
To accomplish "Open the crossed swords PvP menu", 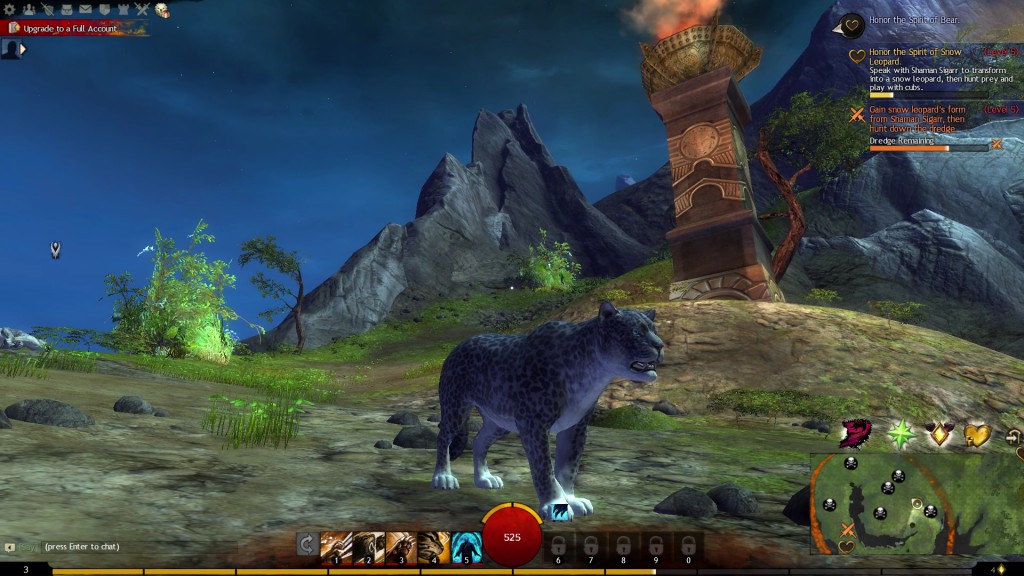I will [x=142, y=9].
